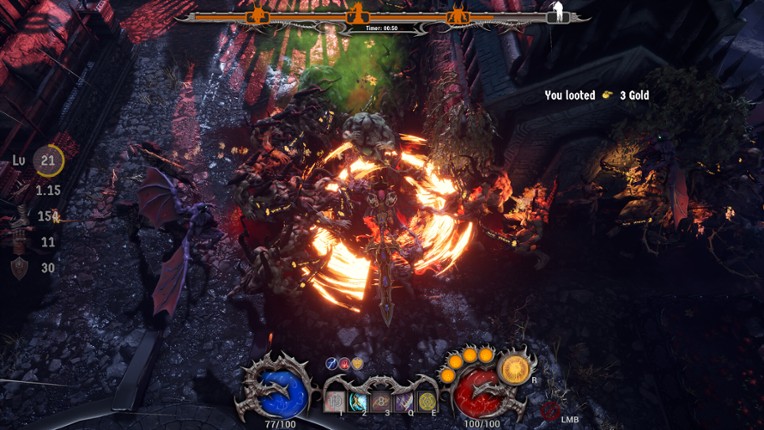764x430 pixels.
Task: Activate the golden sigil ability on E
Action: click(427, 400)
